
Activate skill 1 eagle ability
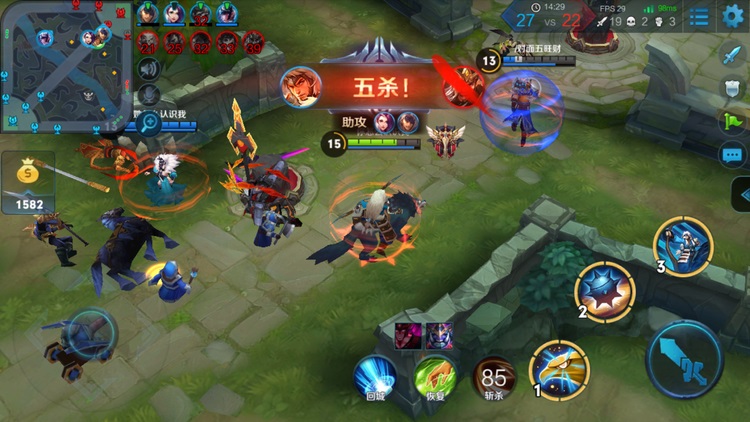(x=559, y=368)
